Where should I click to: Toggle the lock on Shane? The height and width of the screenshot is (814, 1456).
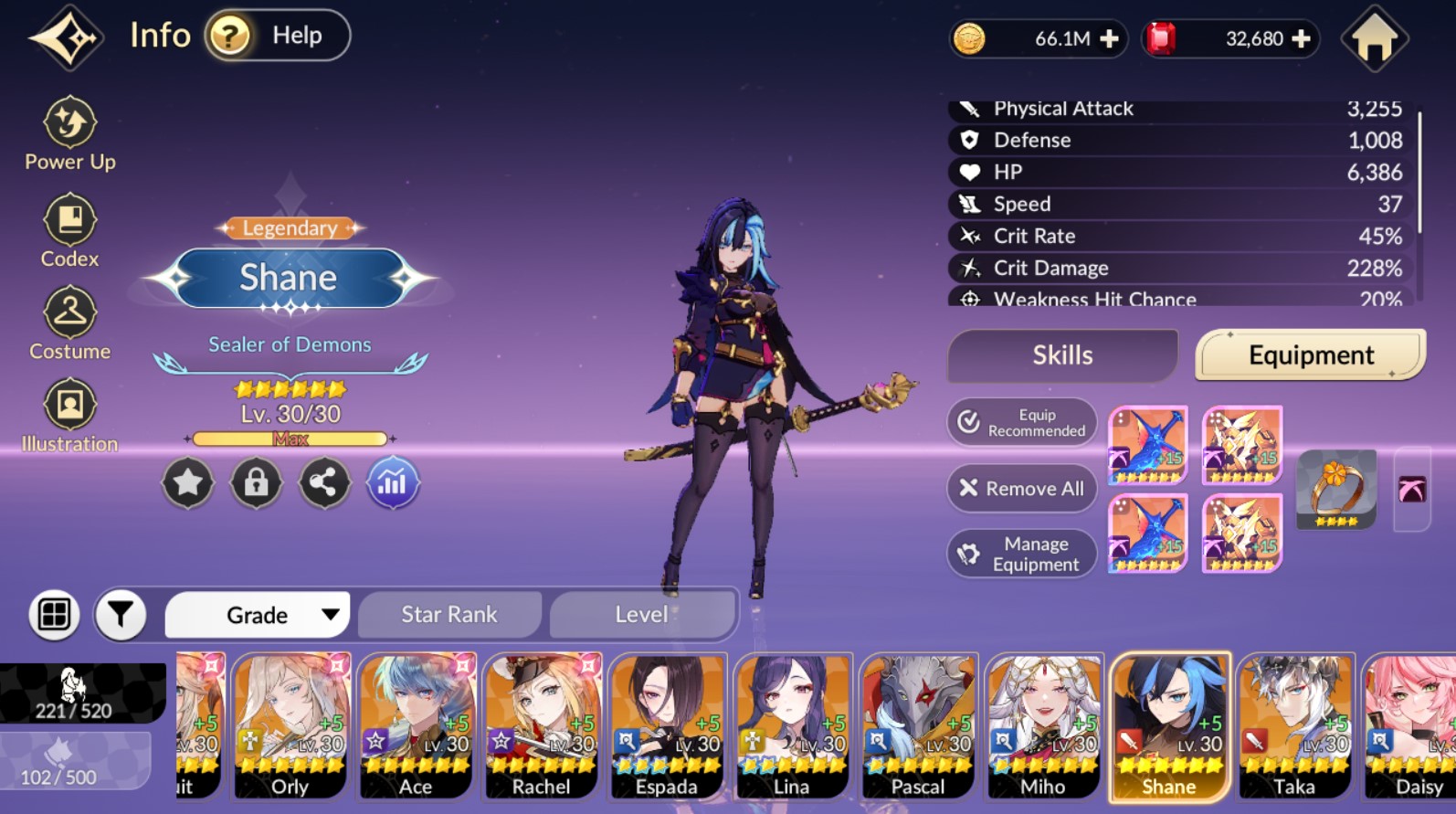[256, 482]
